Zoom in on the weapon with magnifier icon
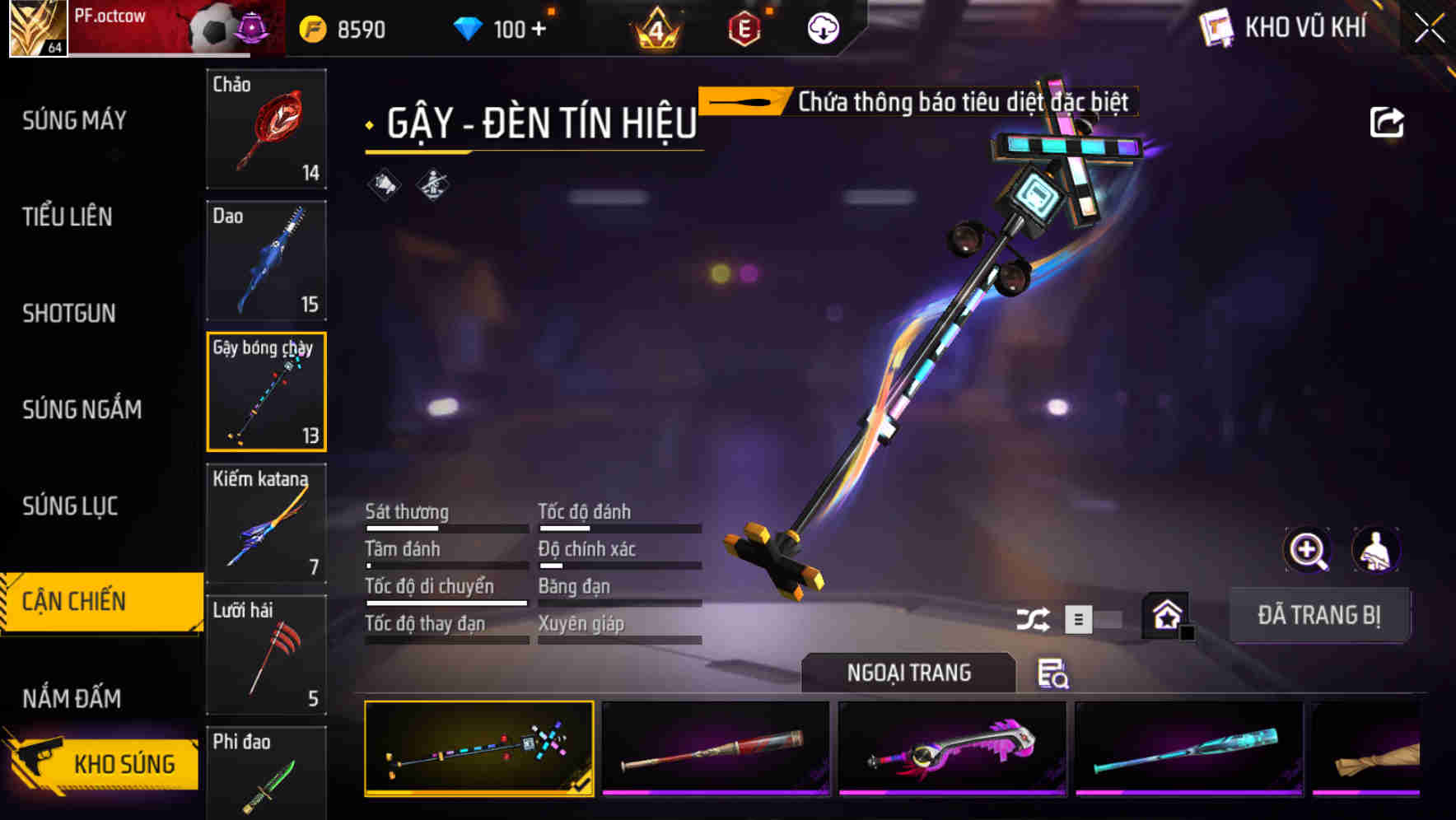 1307,550
